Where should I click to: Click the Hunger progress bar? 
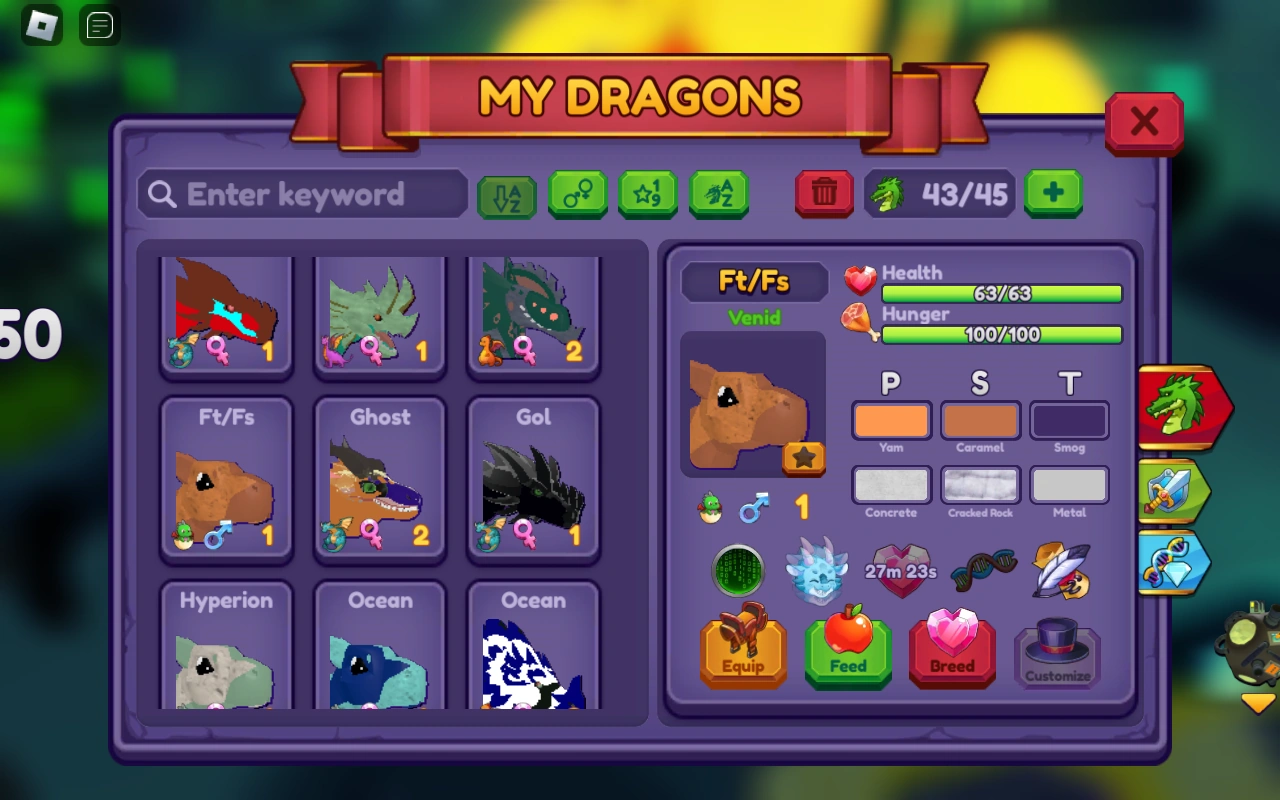(x=1000, y=335)
